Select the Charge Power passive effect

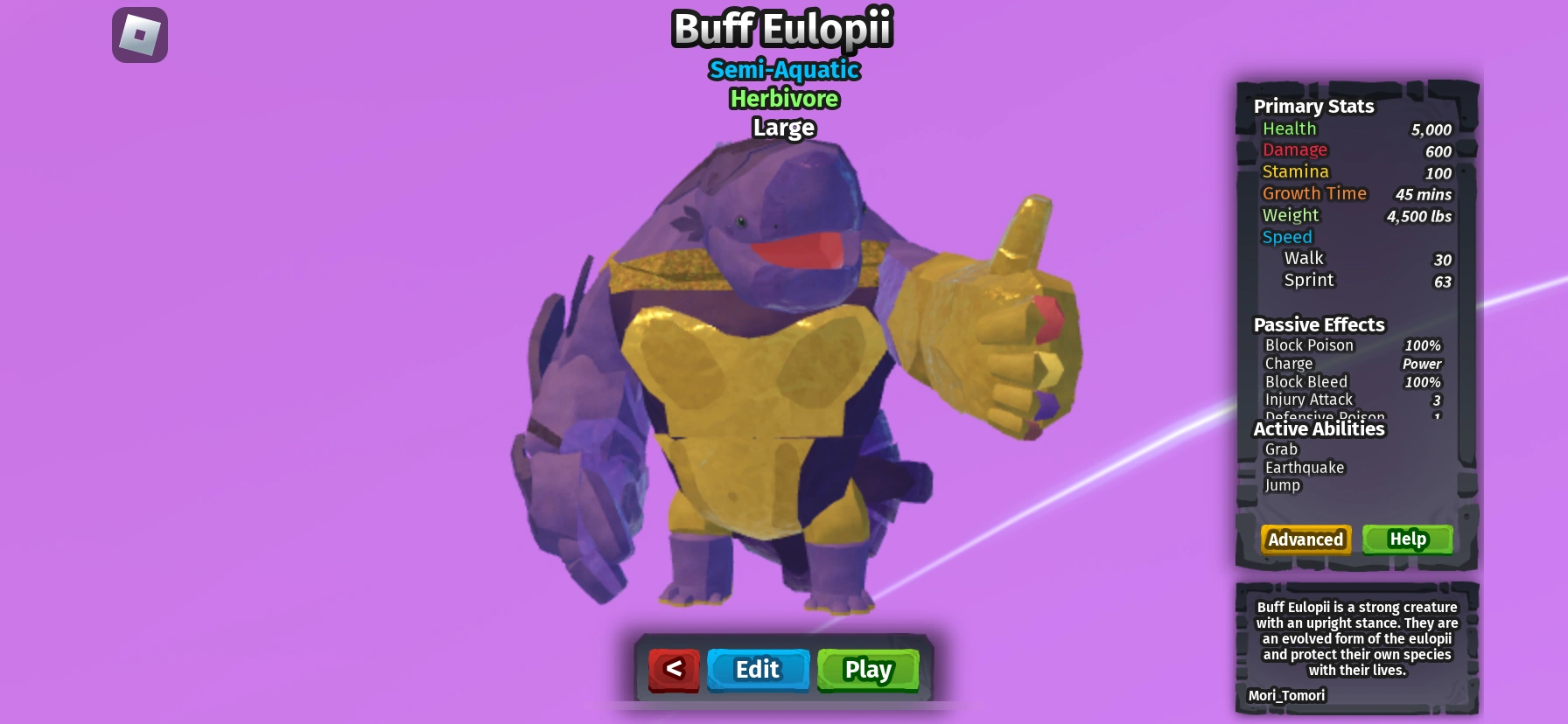1289,363
